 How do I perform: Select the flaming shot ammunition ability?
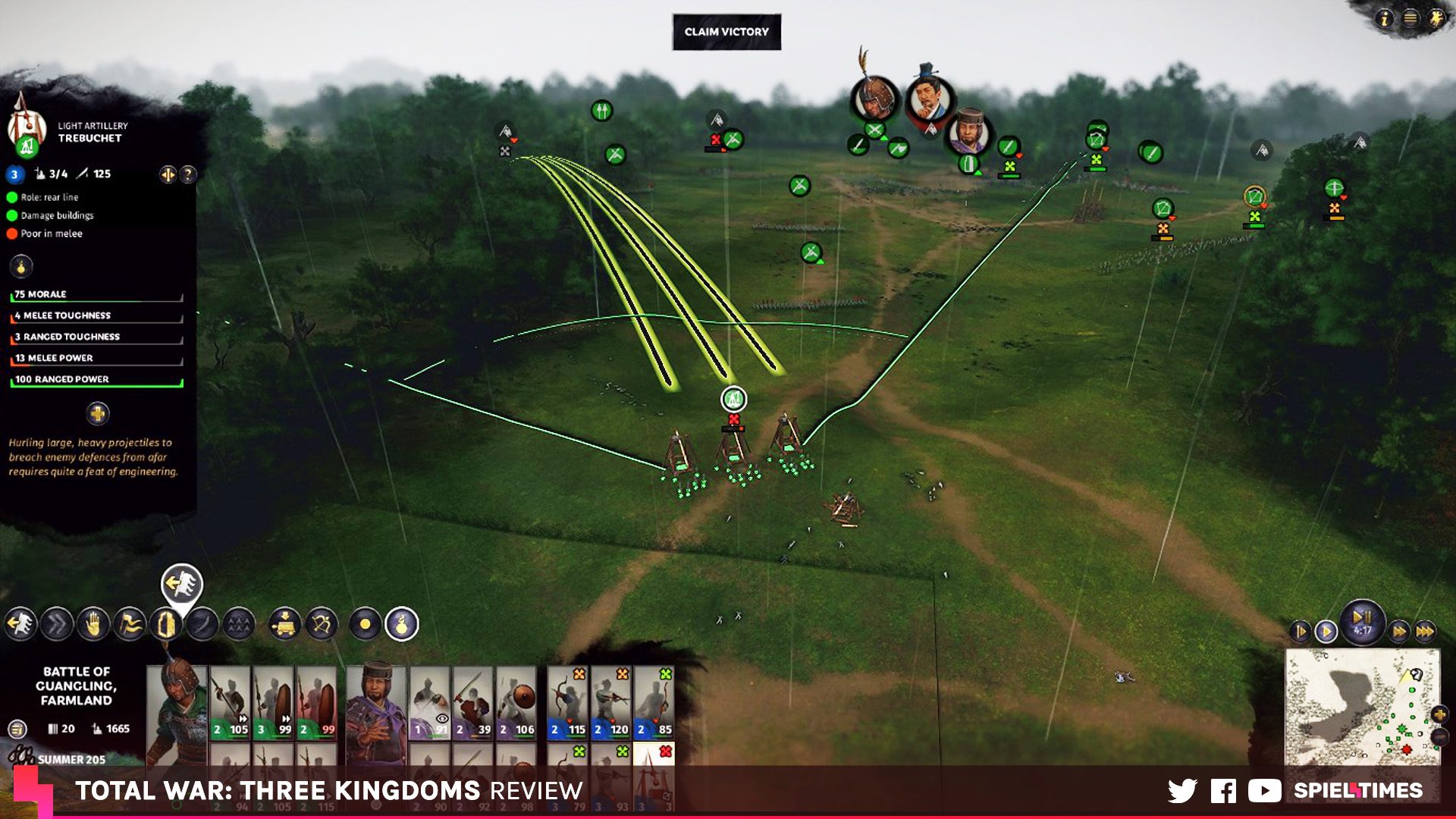pos(402,624)
